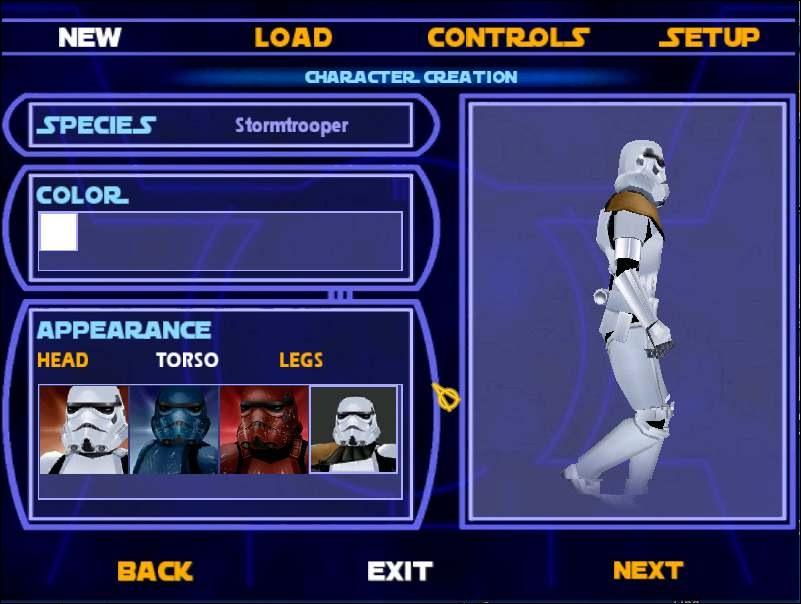Choose the red stormtrooper thumbnail
This screenshot has width=801, height=604.
click(x=264, y=430)
